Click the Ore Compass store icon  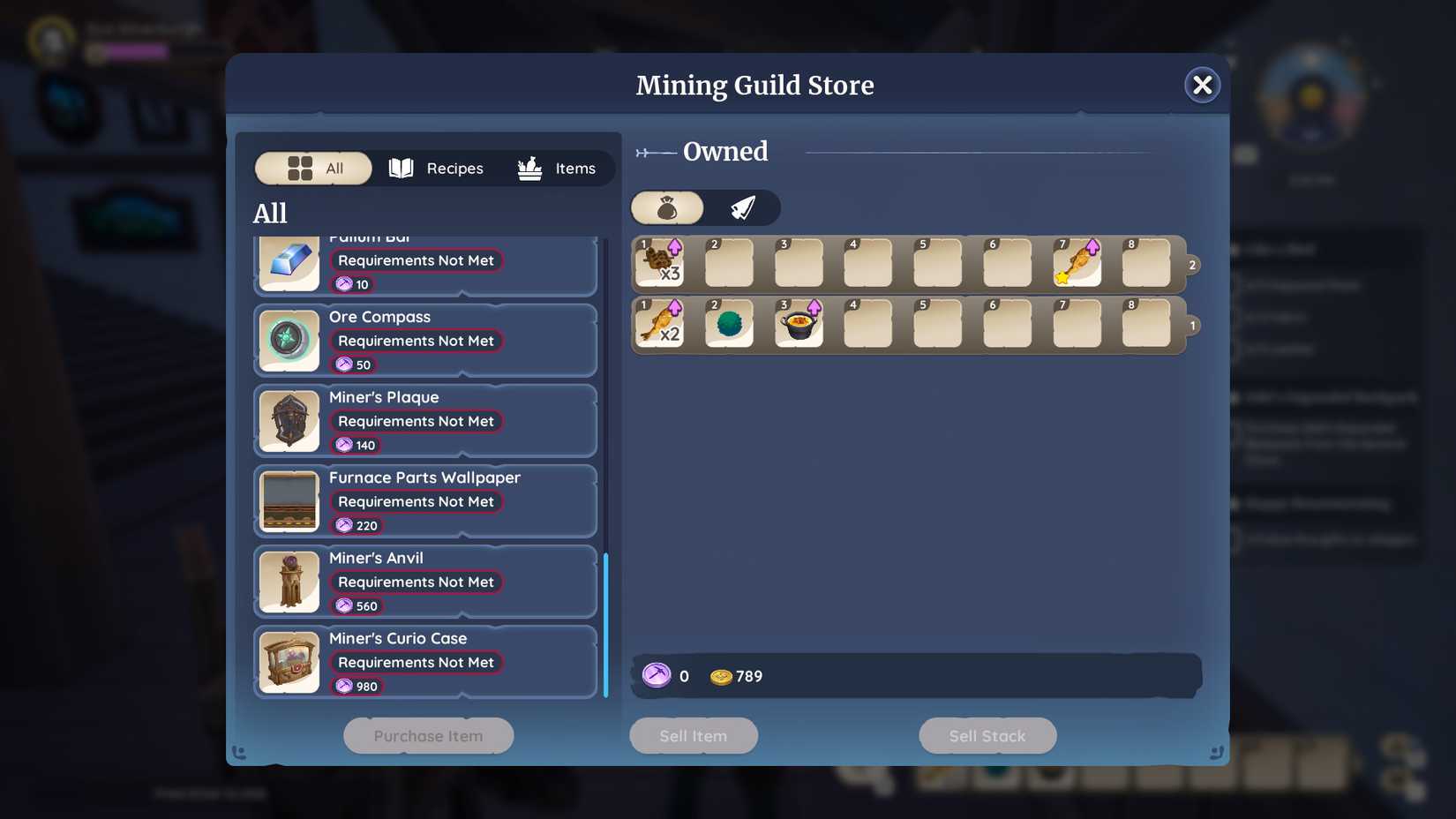pos(289,341)
